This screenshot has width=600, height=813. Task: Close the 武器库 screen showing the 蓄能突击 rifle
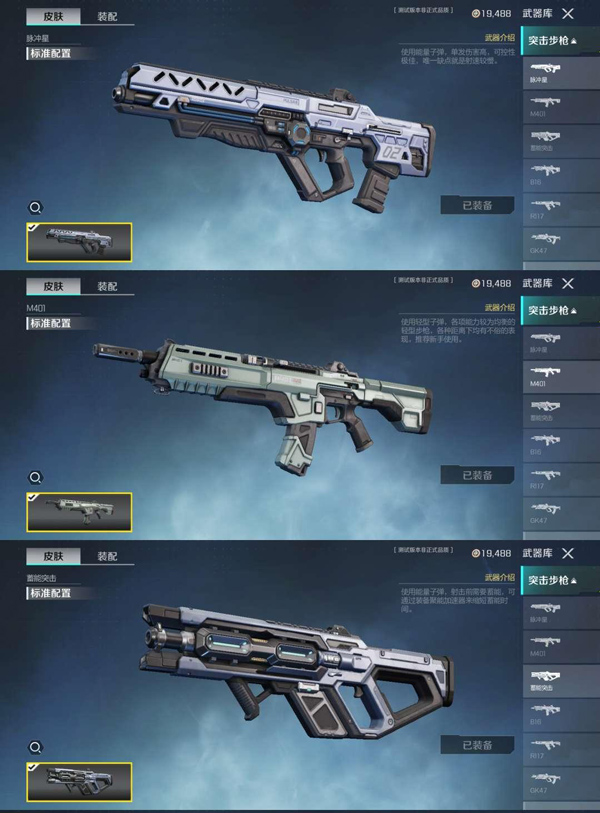point(568,553)
